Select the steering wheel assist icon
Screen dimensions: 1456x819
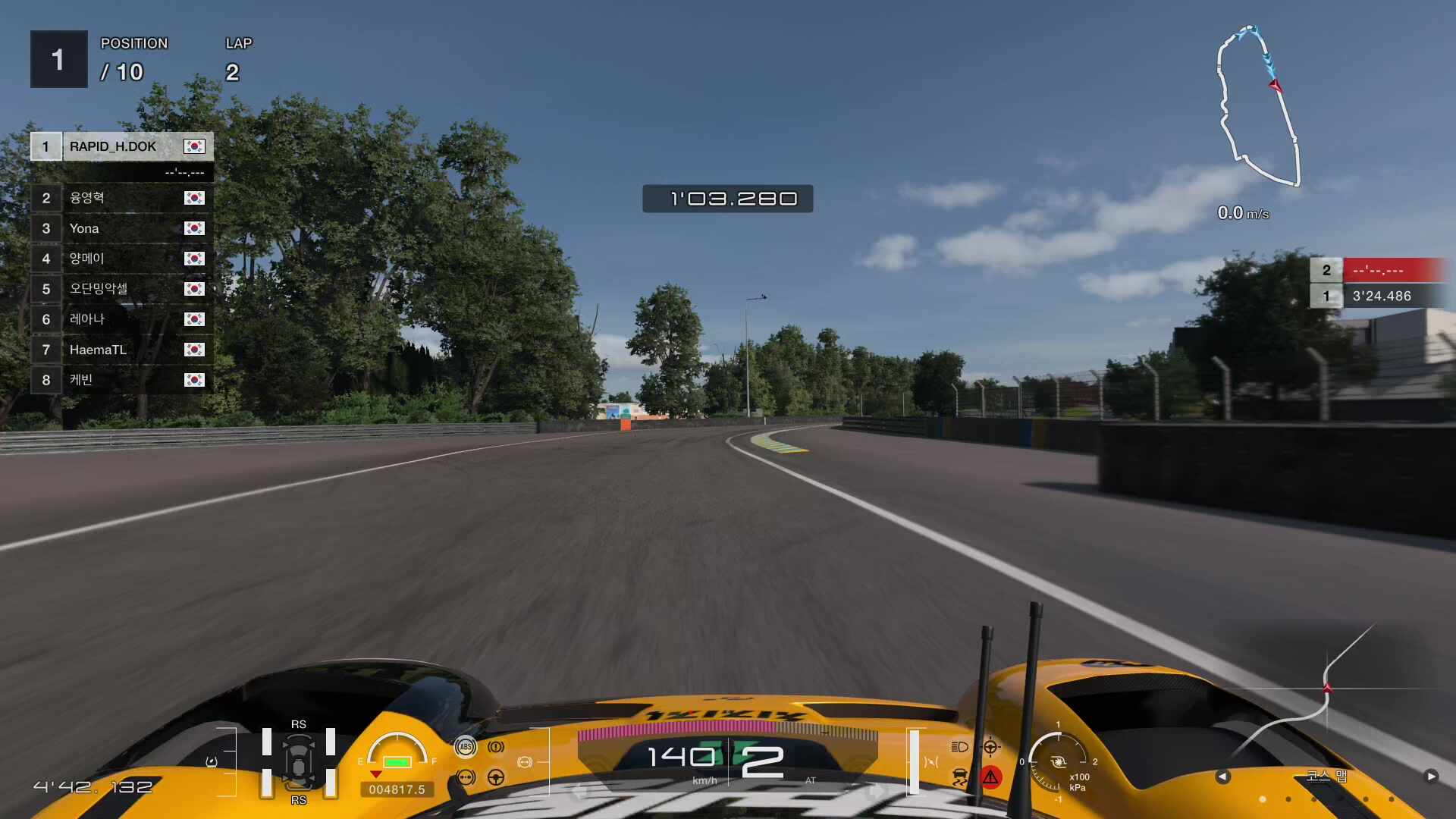(x=496, y=777)
